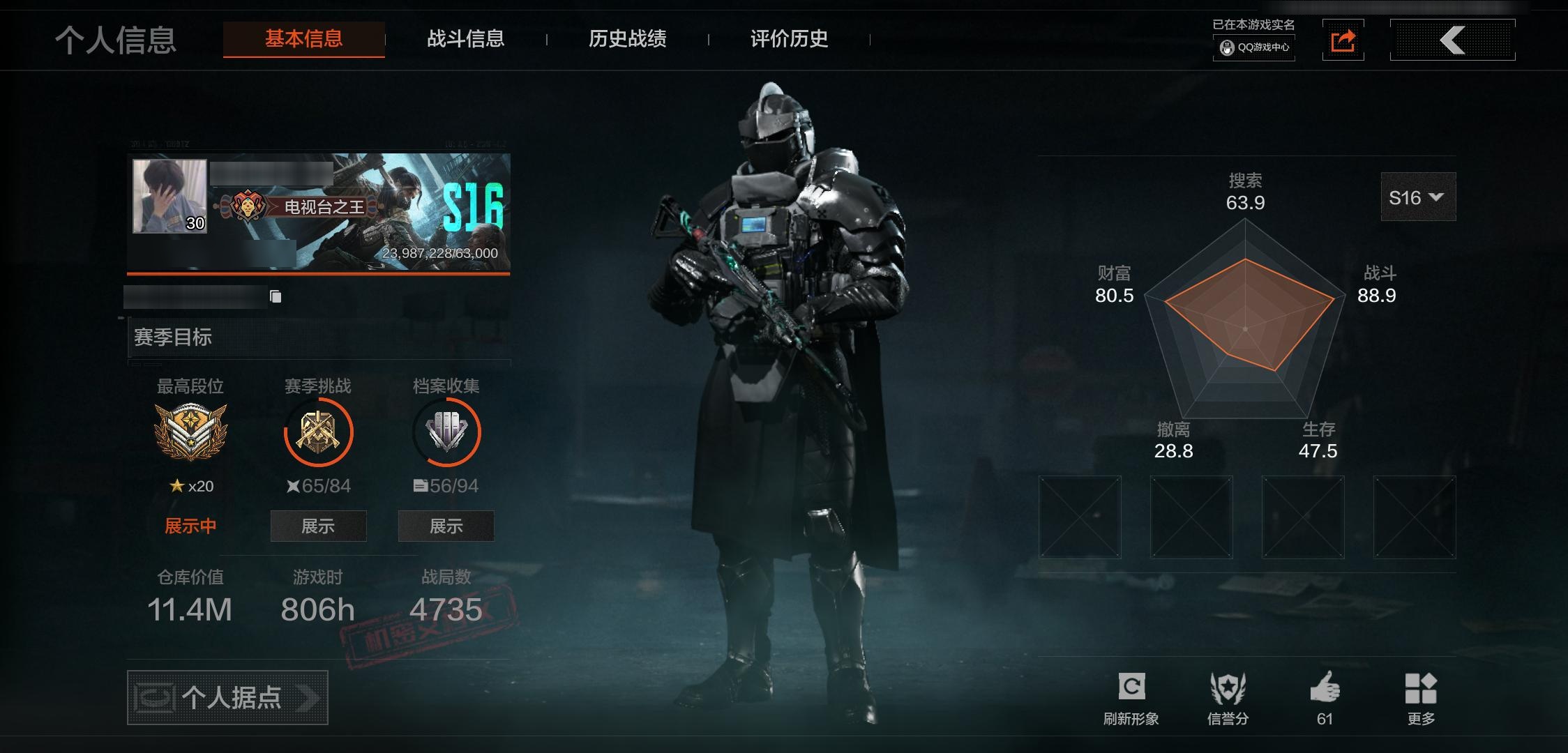Give a thumbs-up like
This screenshot has width=1568, height=753.
click(x=1325, y=698)
